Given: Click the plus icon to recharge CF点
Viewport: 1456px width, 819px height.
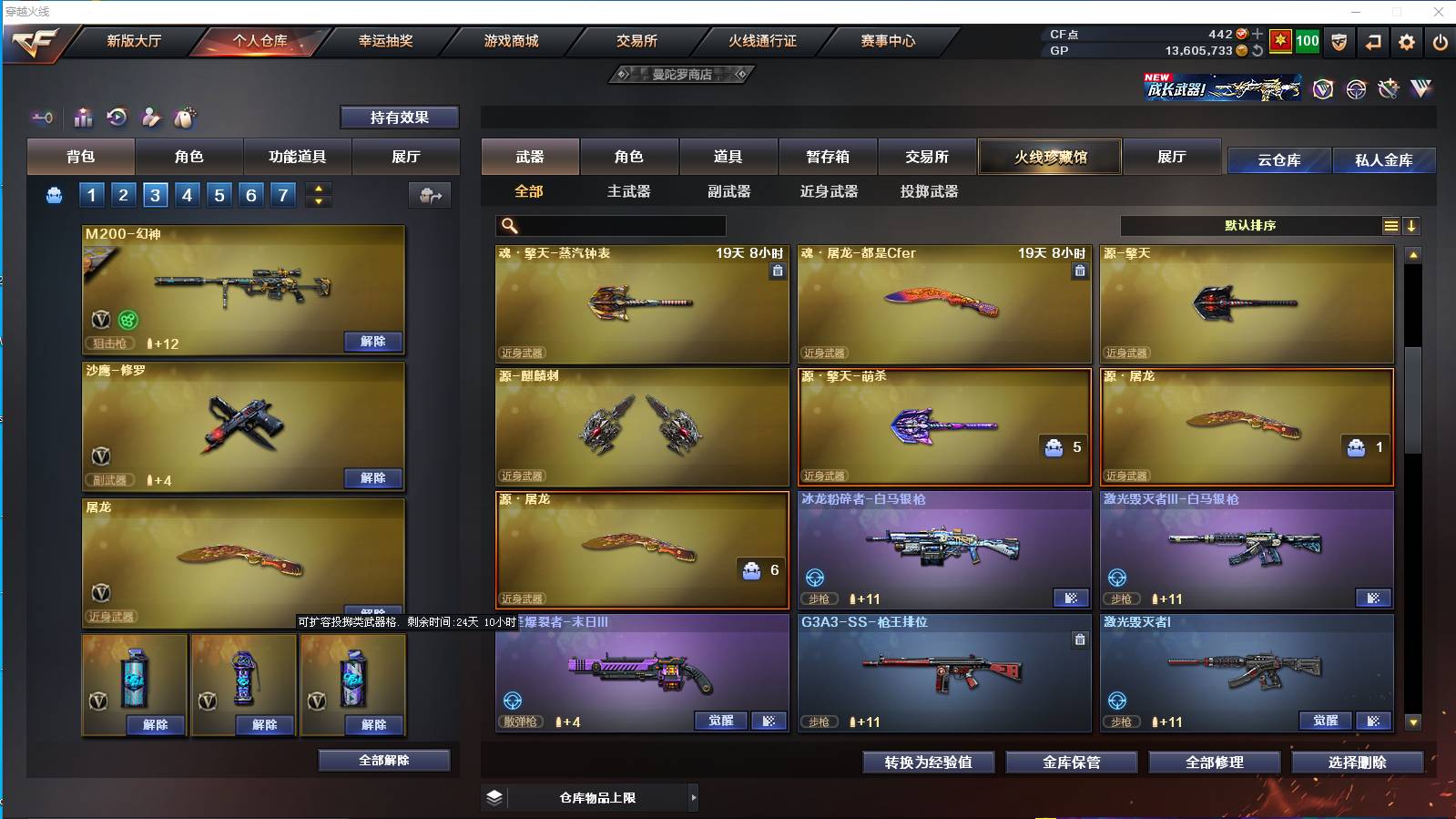Looking at the screenshot, I should point(1257,34).
